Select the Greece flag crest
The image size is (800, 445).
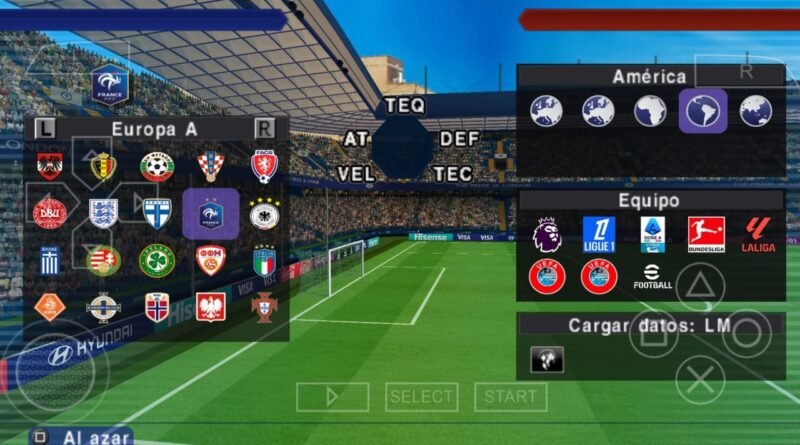pyautogui.click(x=48, y=260)
